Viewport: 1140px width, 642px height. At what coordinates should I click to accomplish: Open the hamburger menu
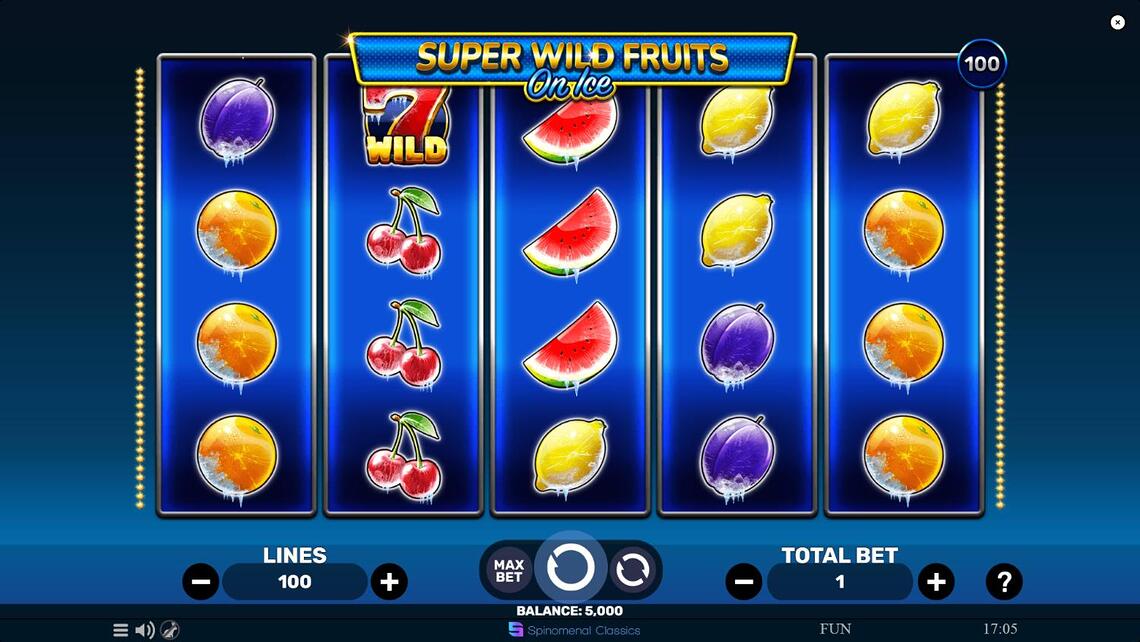120,630
